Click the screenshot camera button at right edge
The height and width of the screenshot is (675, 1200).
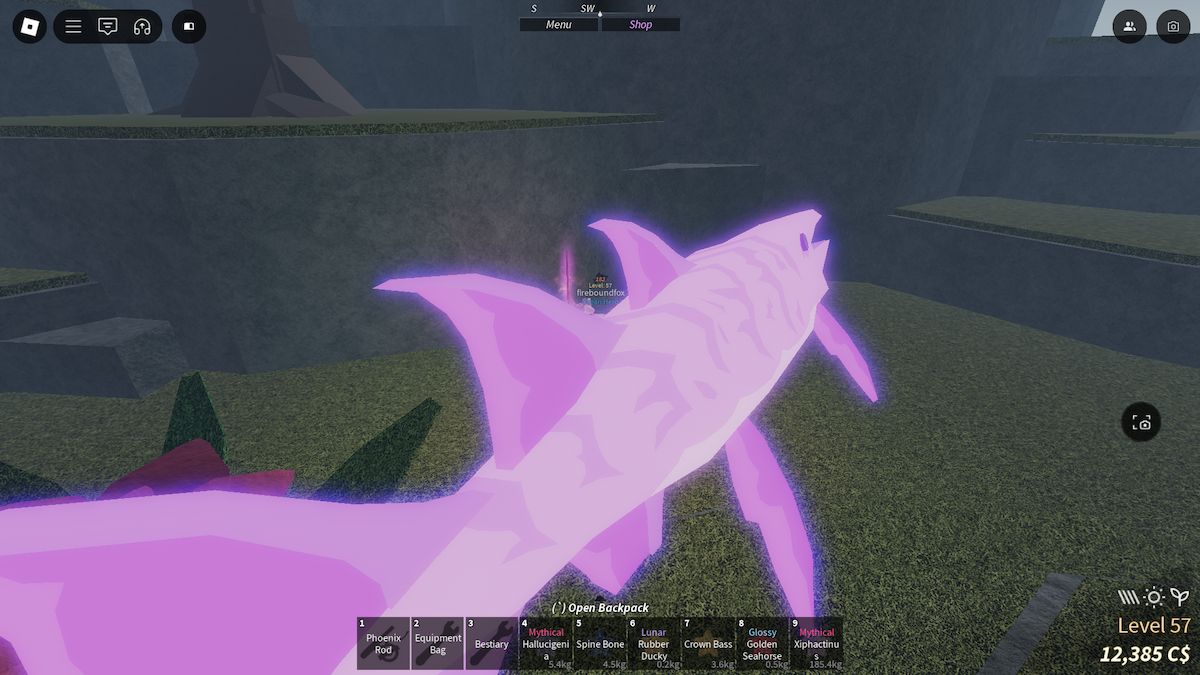[x=1142, y=423]
